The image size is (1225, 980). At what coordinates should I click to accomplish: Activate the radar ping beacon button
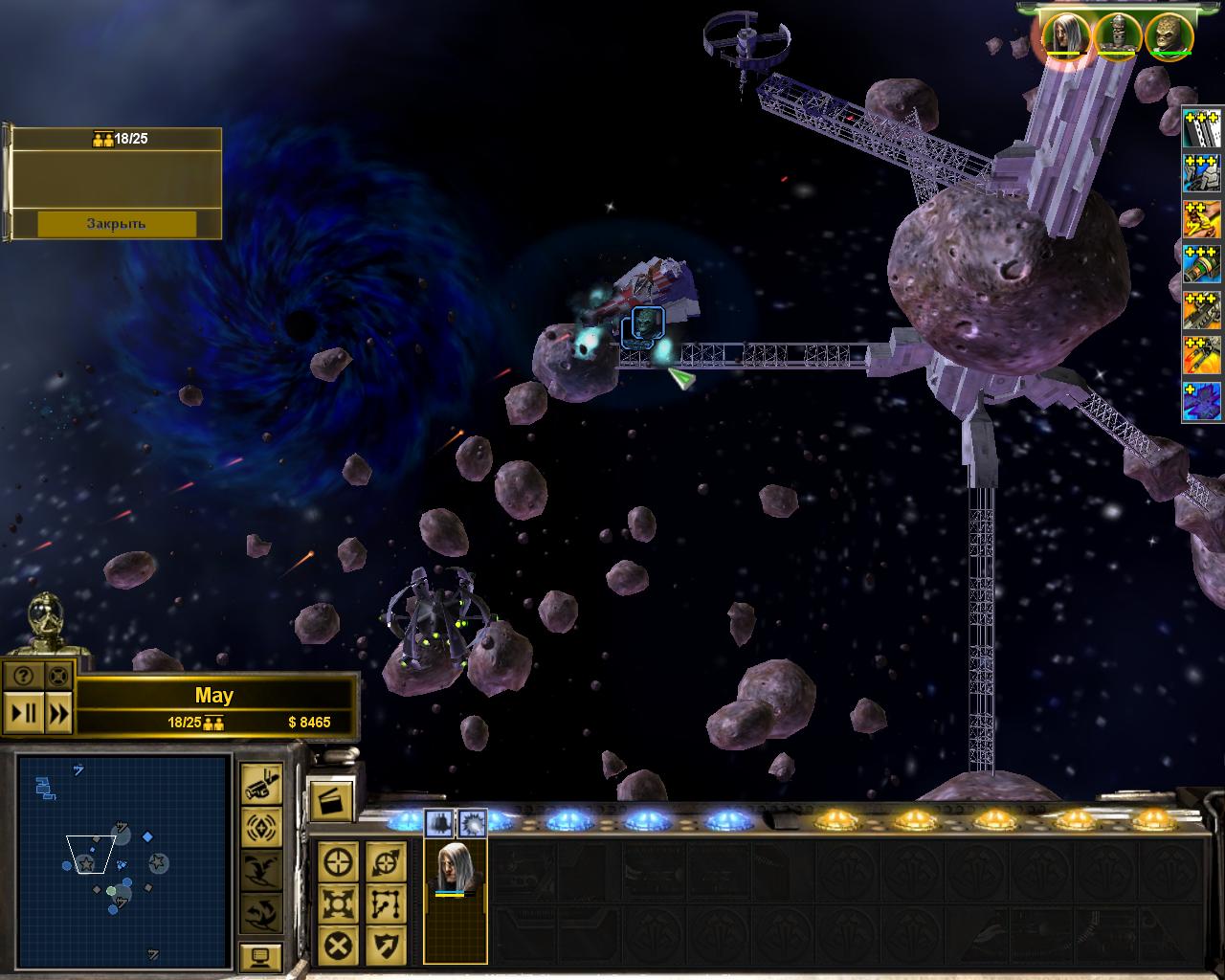(260, 825)
